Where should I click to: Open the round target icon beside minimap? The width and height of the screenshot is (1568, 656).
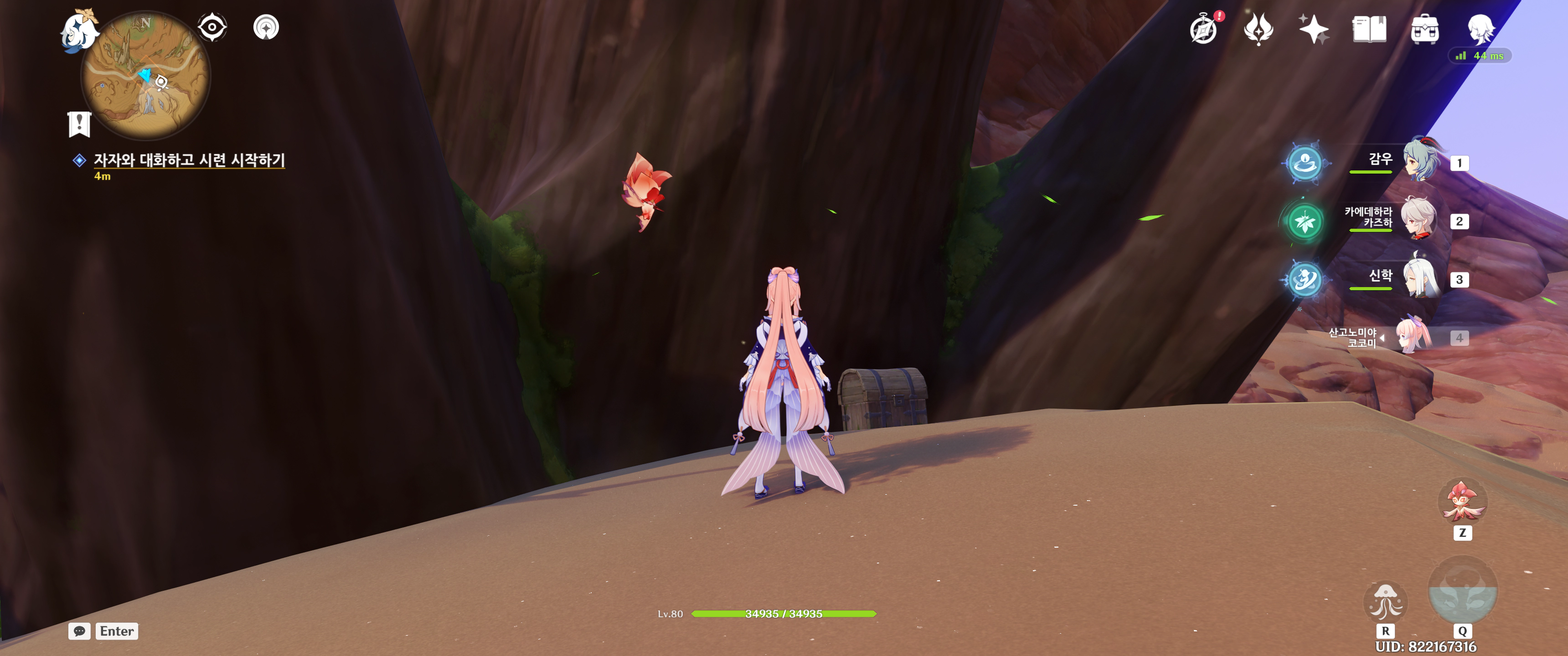(266, 27)
